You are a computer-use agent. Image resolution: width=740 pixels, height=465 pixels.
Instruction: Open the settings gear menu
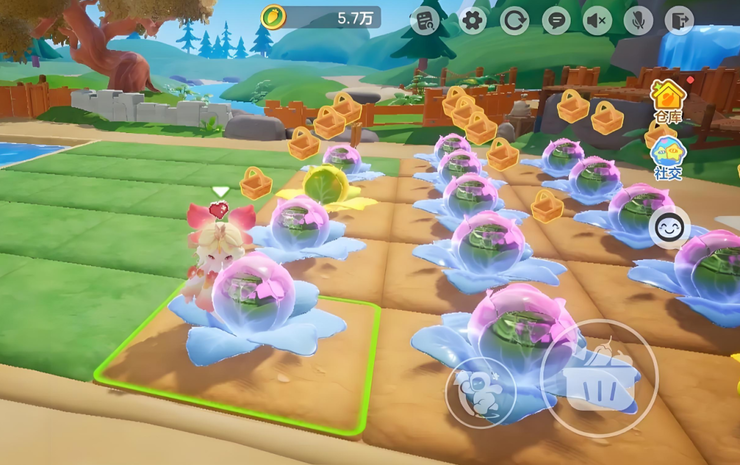pyautogui.click(x=472, y=20)
